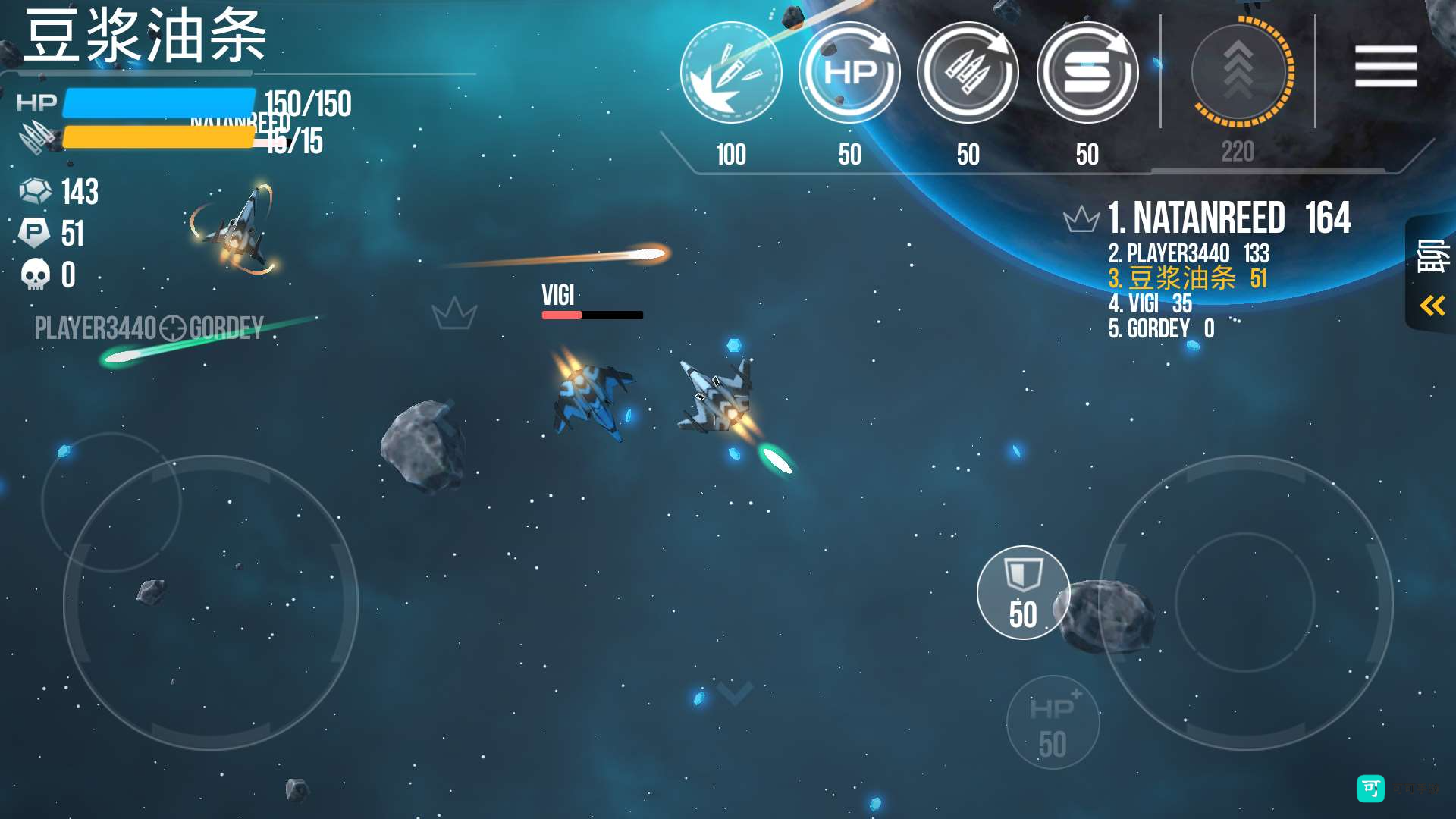Expand the side panel with yellow arrows
This screenshot has height=819, width=1456.
(x=1432, y=306)
